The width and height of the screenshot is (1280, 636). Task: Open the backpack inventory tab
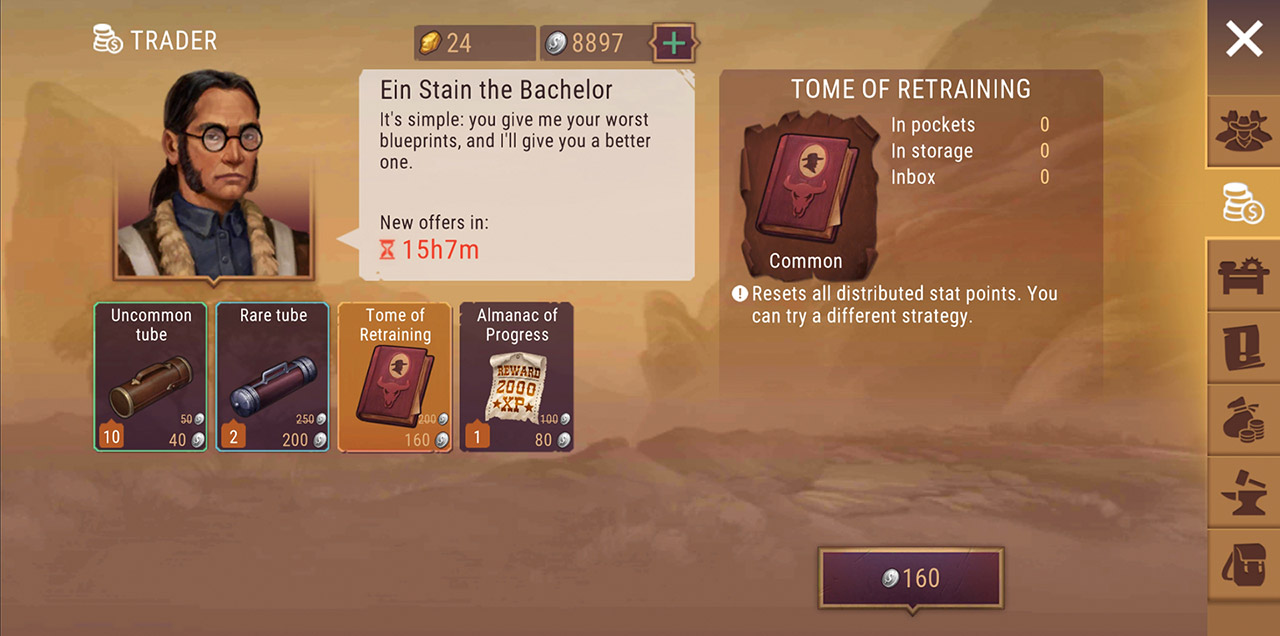tap(1244, 565)
